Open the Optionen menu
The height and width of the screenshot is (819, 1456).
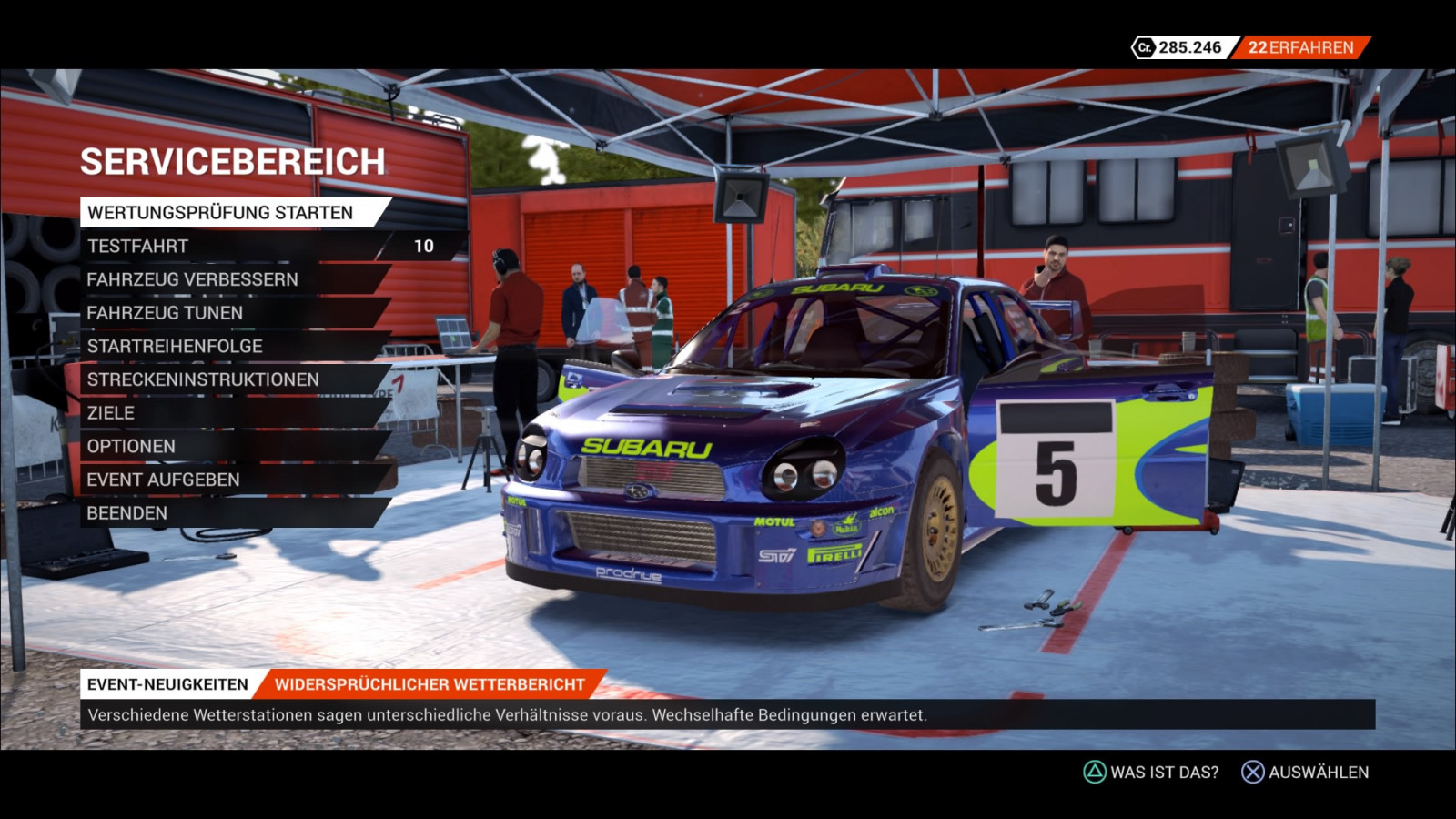[131, 447]
